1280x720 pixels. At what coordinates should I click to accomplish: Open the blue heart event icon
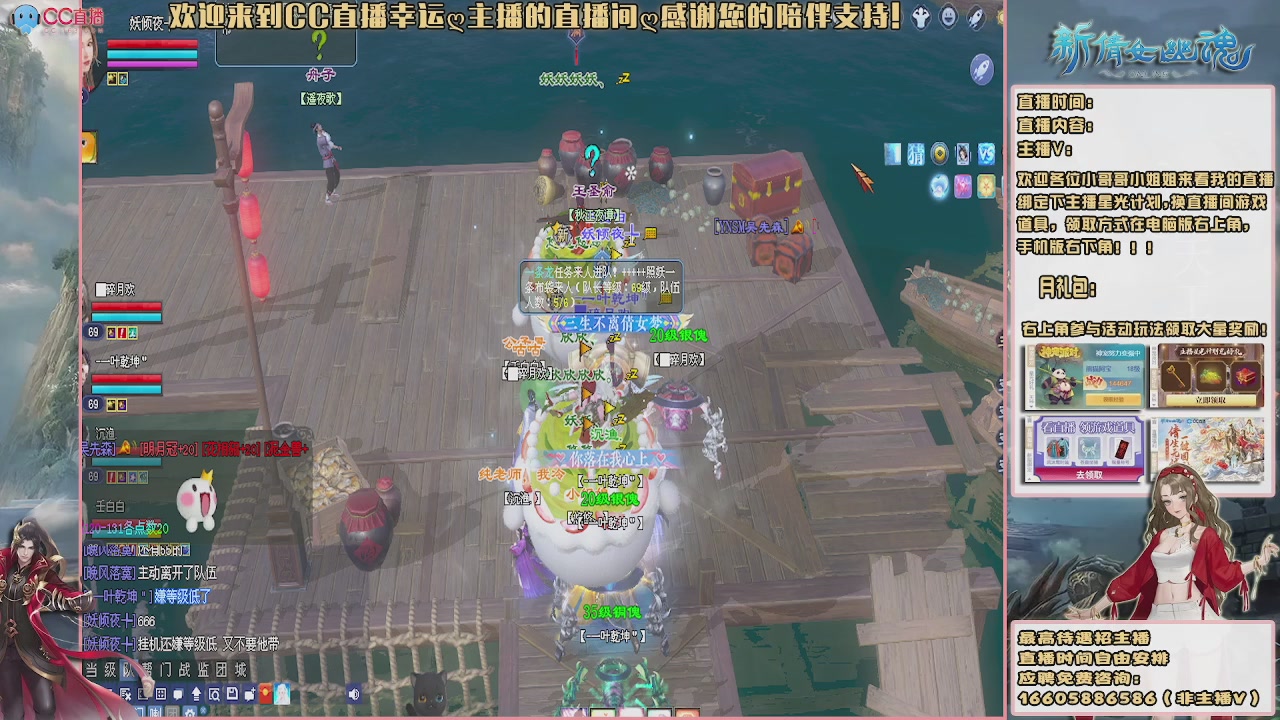coord(939,187)
